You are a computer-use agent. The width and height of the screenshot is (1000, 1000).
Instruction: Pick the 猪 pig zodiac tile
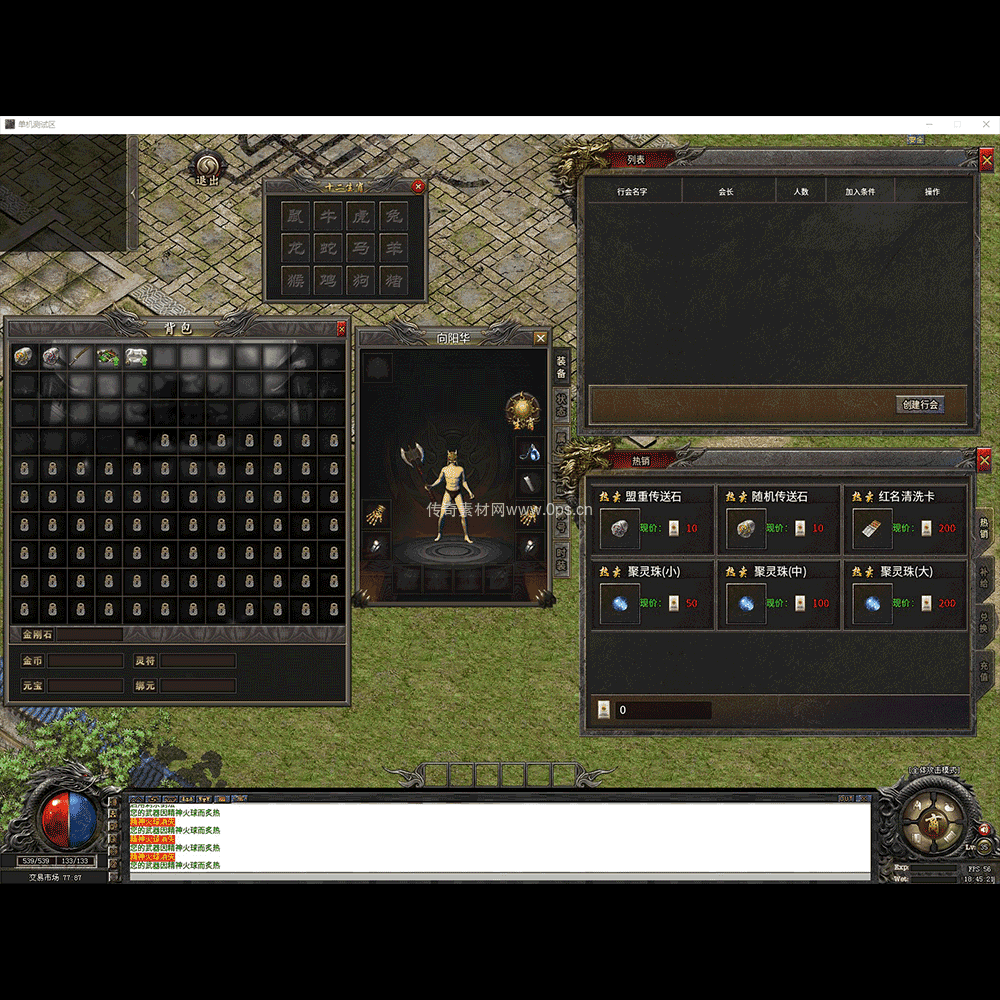tap(394, 281)
